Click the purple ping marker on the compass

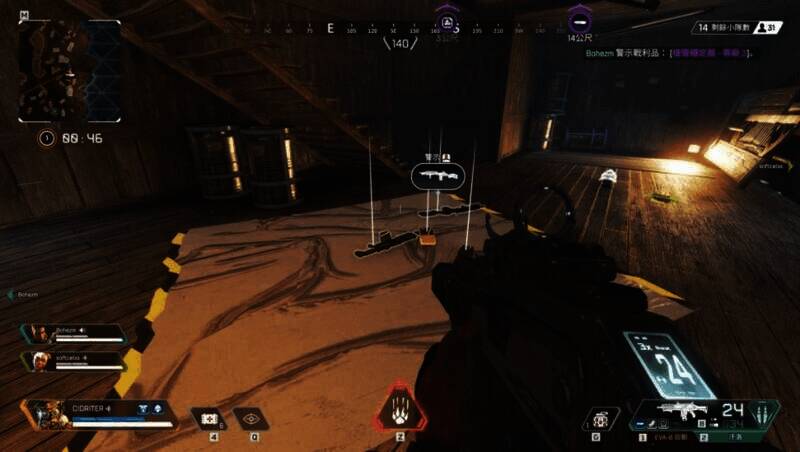click(447, 21)
